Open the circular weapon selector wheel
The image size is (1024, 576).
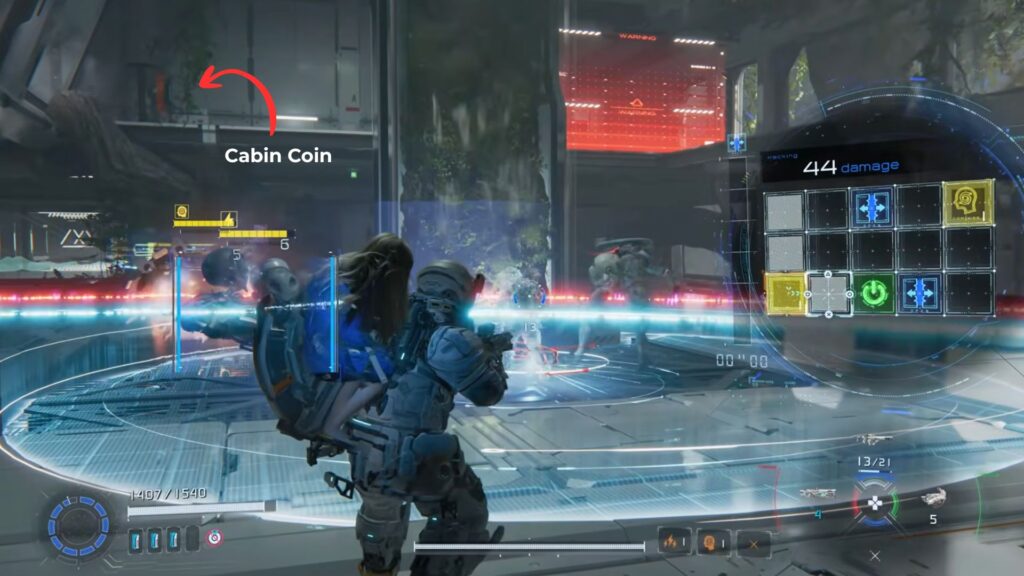[x=873, y=501]
